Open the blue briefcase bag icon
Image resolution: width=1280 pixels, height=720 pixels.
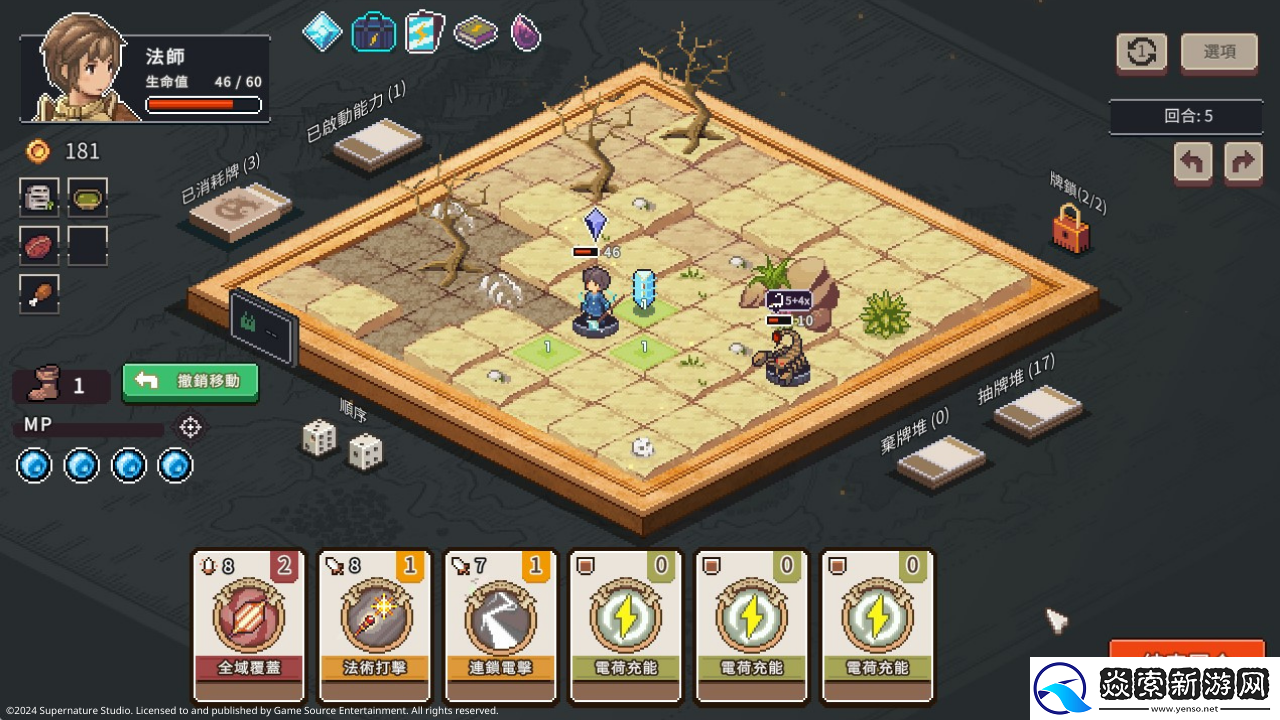(x=373, y=32)
